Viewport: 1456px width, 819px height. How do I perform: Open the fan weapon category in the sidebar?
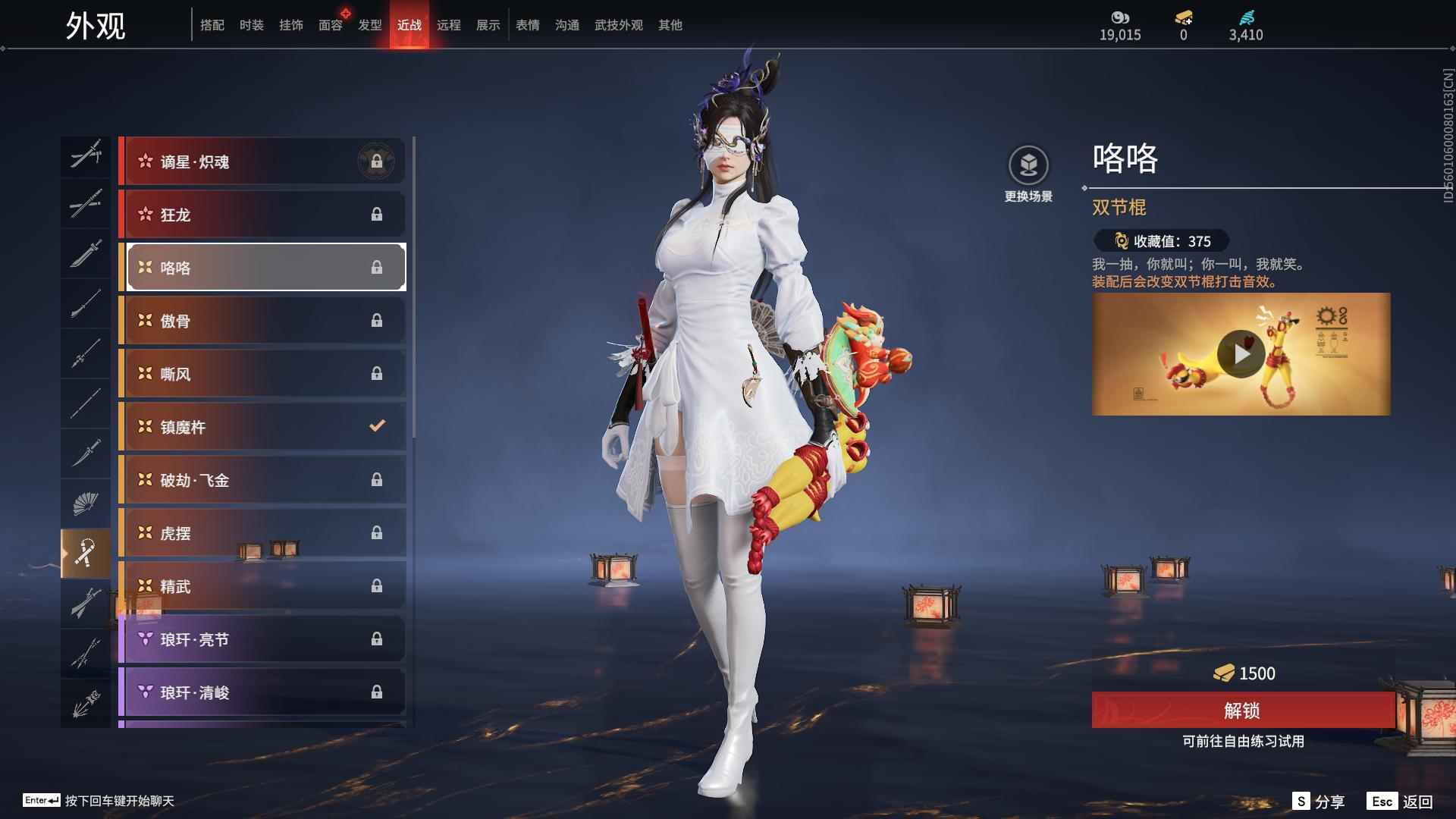point(86,502)
